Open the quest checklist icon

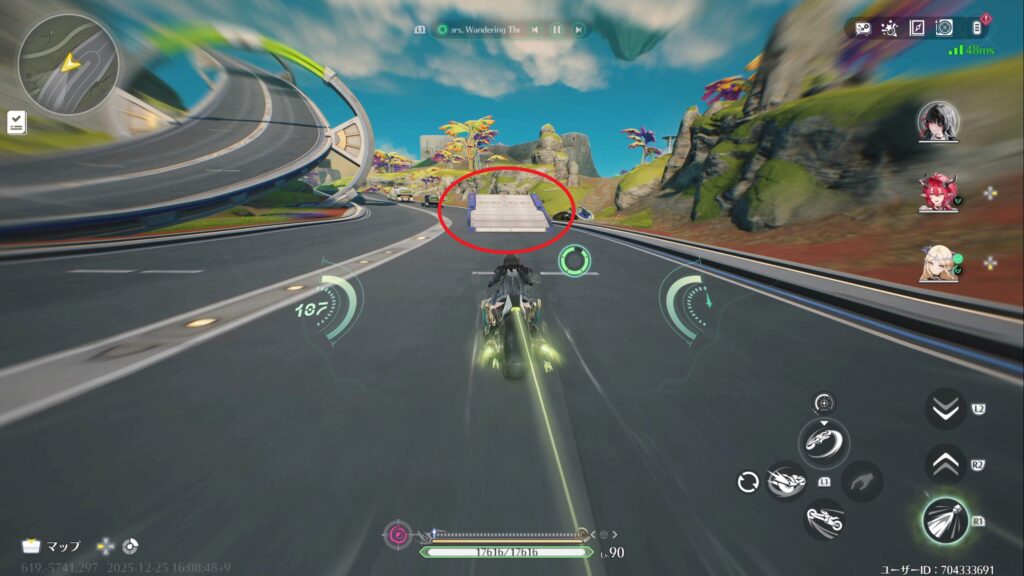pos(17,121)
